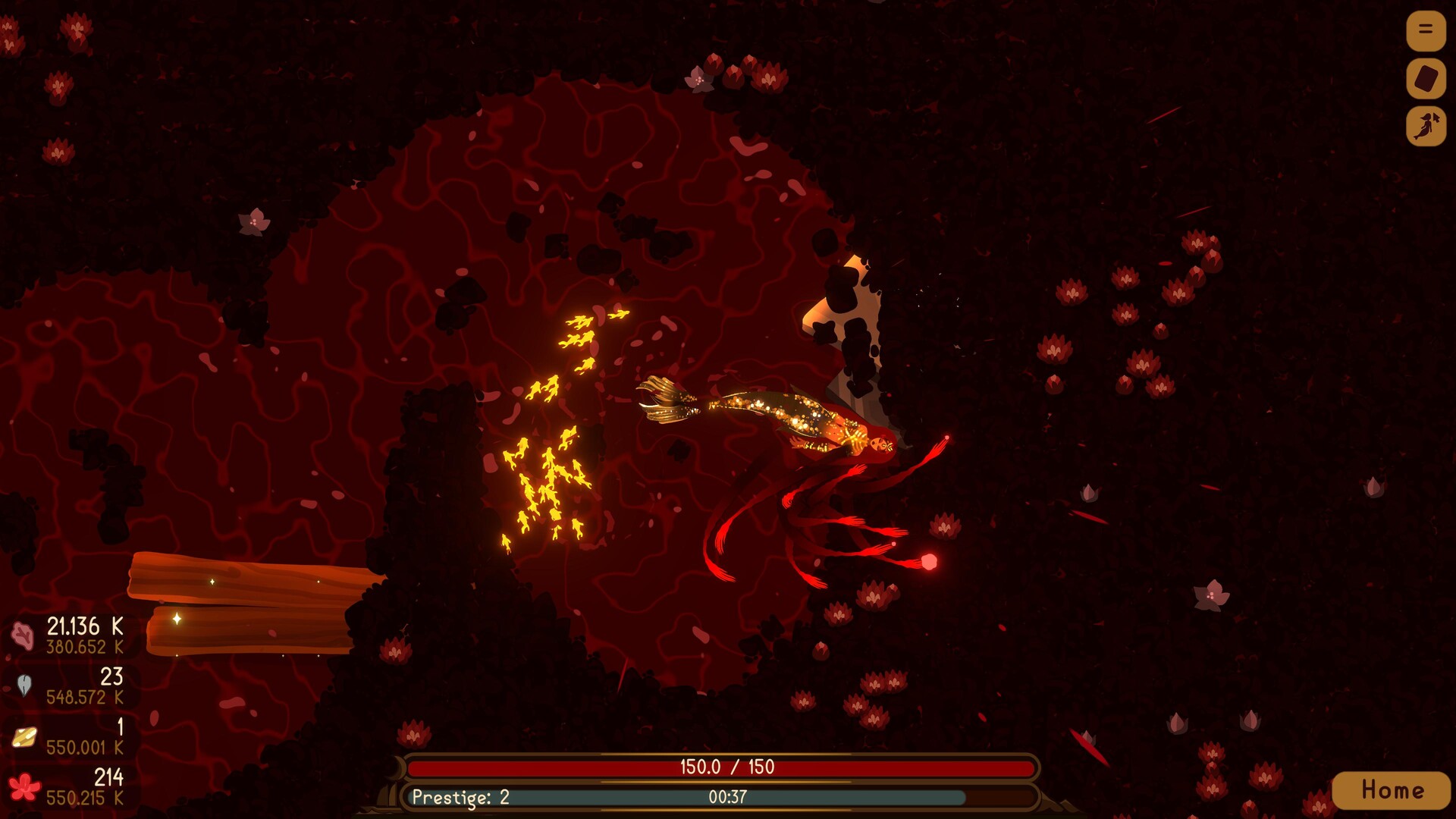Return with the Home button

pos(1392,790)
